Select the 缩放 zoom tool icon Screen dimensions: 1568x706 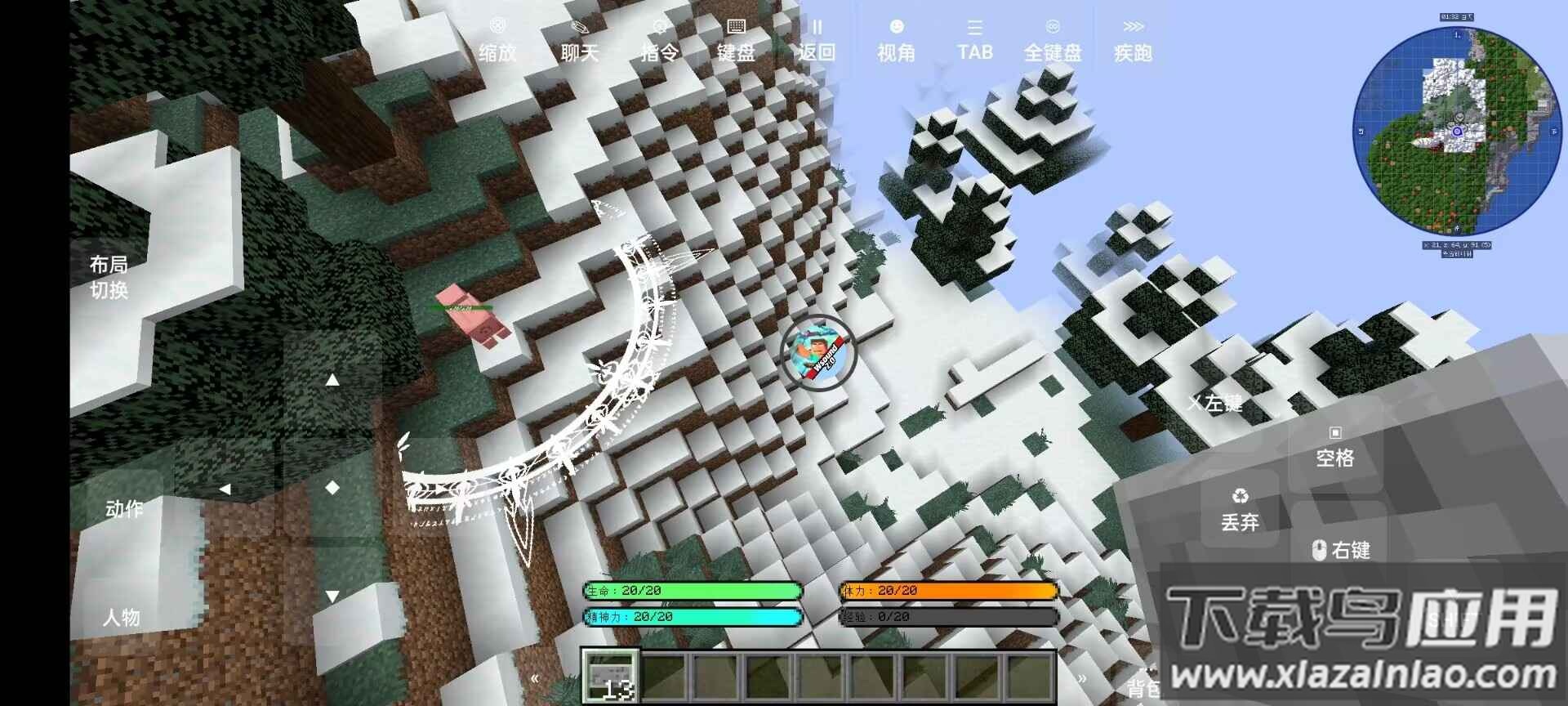[x=497, y=37]
